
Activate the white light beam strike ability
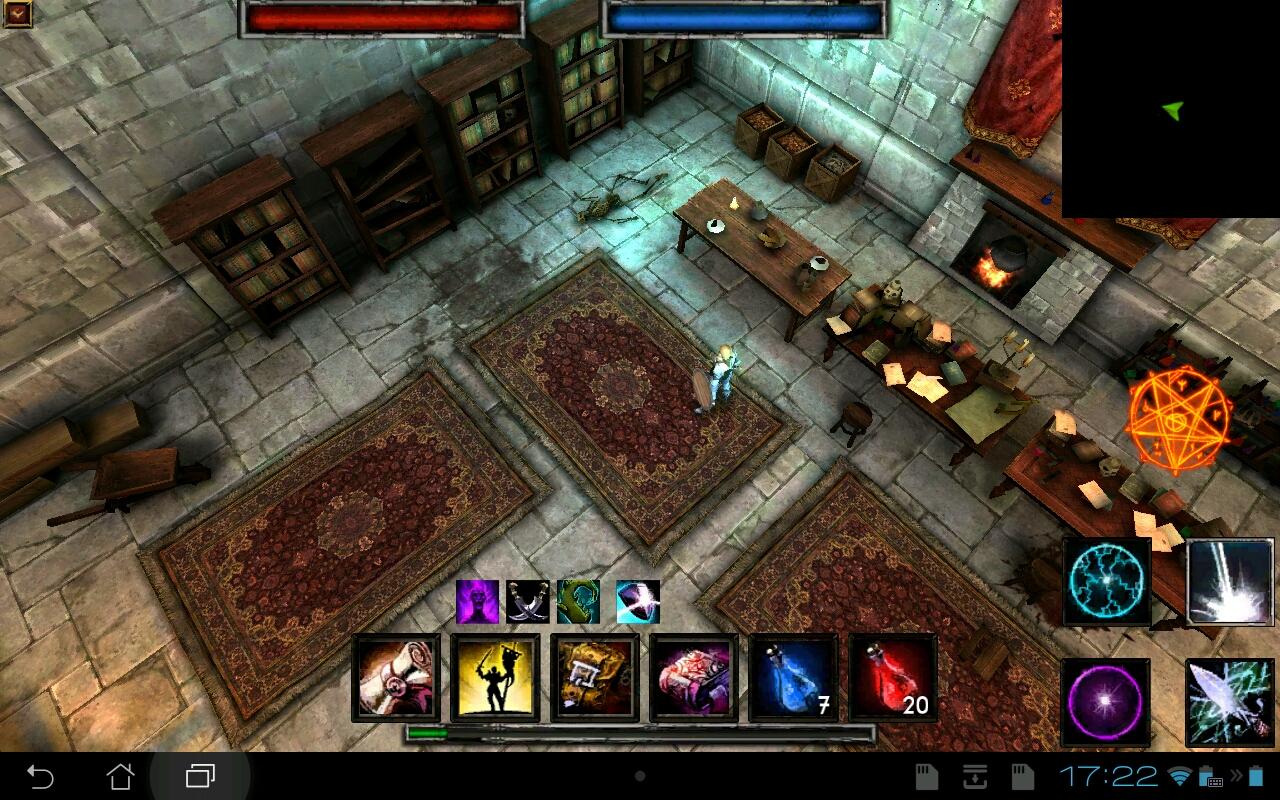[x=1230, y=581]
